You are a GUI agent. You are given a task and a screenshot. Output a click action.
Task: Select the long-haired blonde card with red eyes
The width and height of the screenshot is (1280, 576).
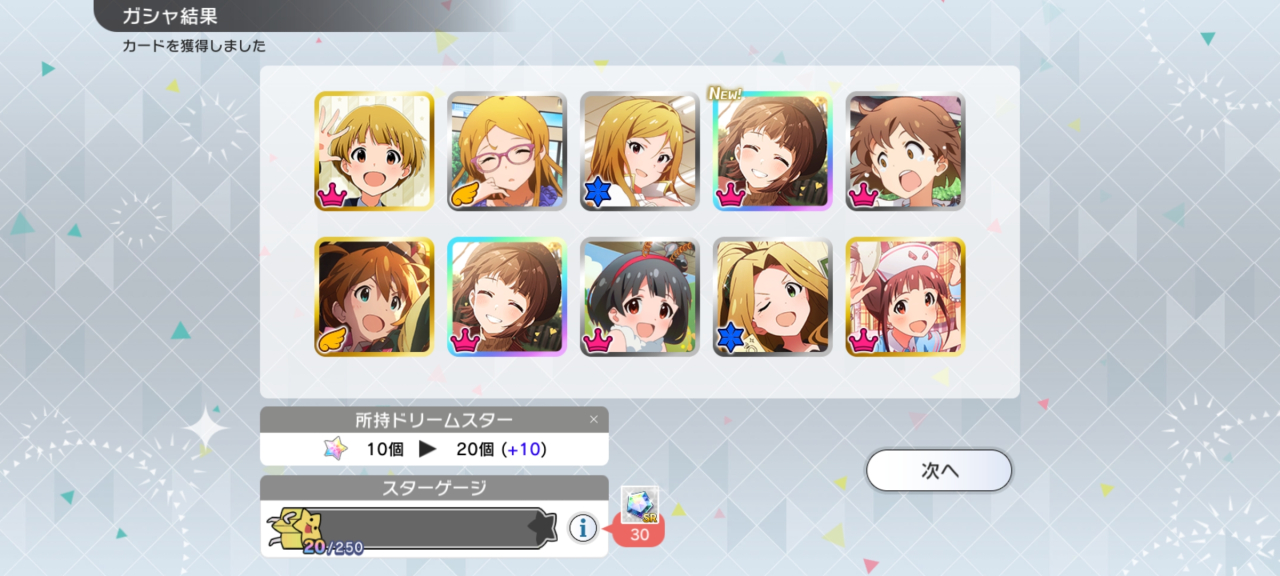click(x=640, y=152)
